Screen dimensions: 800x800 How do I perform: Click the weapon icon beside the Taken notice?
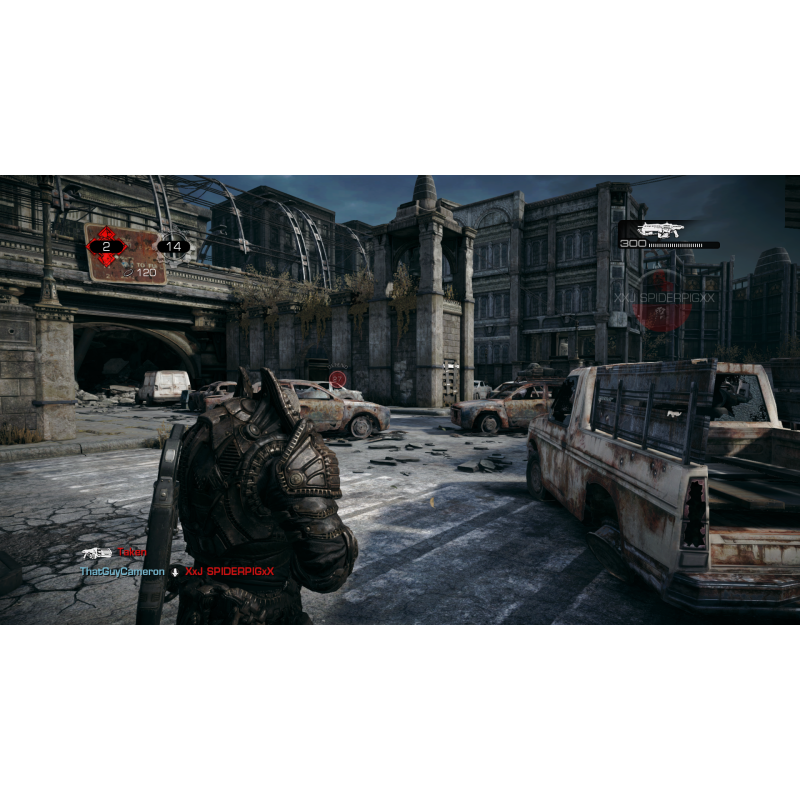pos(96,552)
